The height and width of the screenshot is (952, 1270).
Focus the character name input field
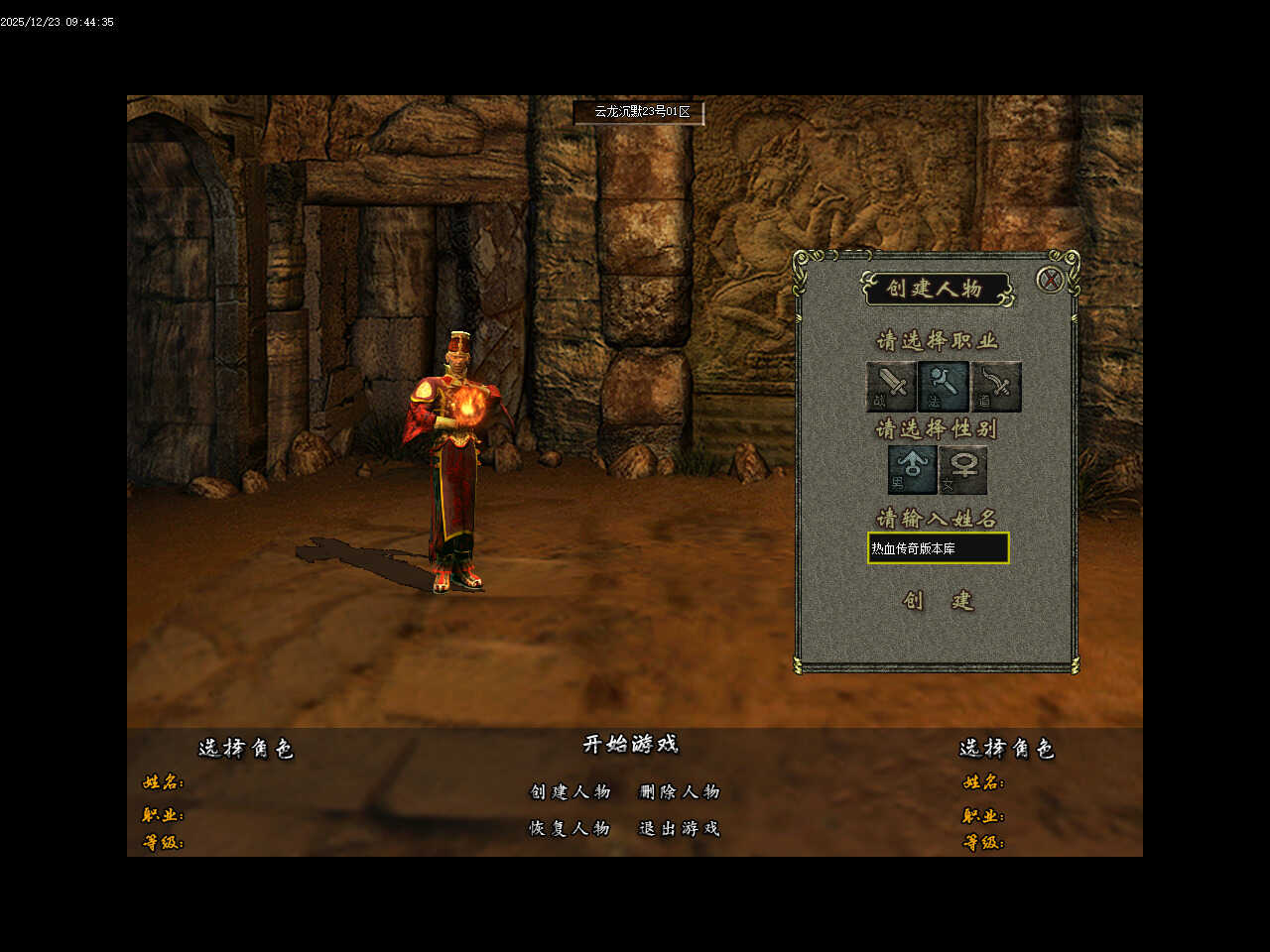[x=938, y=548]
